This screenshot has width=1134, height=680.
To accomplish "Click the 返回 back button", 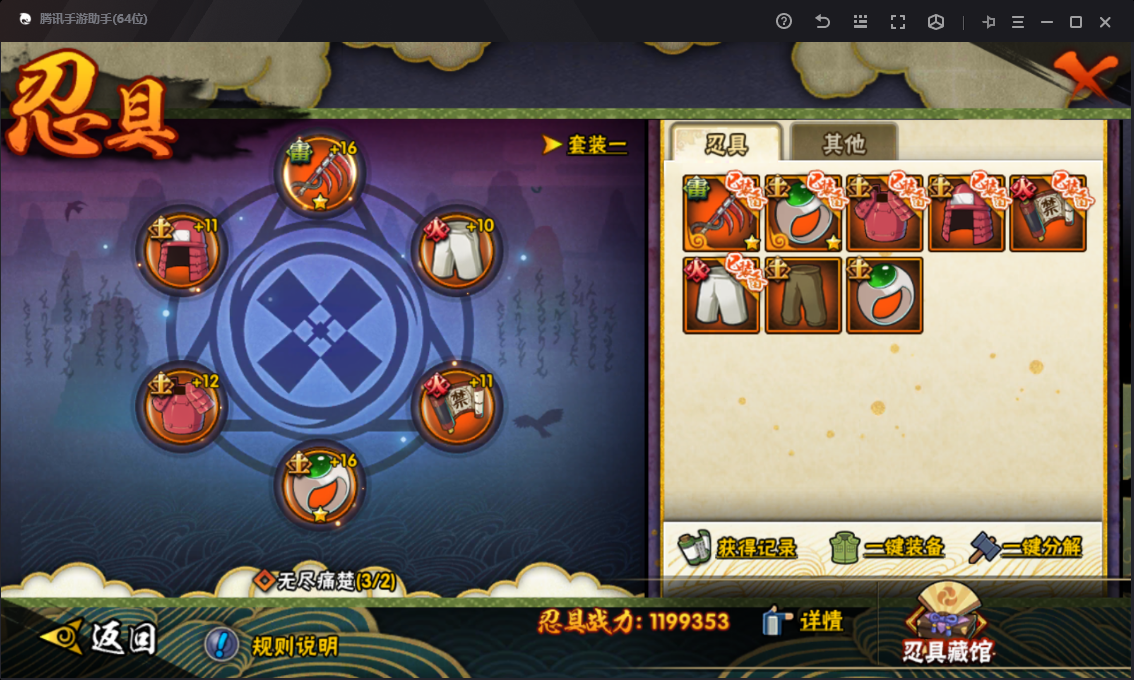I will click(100, 638).
